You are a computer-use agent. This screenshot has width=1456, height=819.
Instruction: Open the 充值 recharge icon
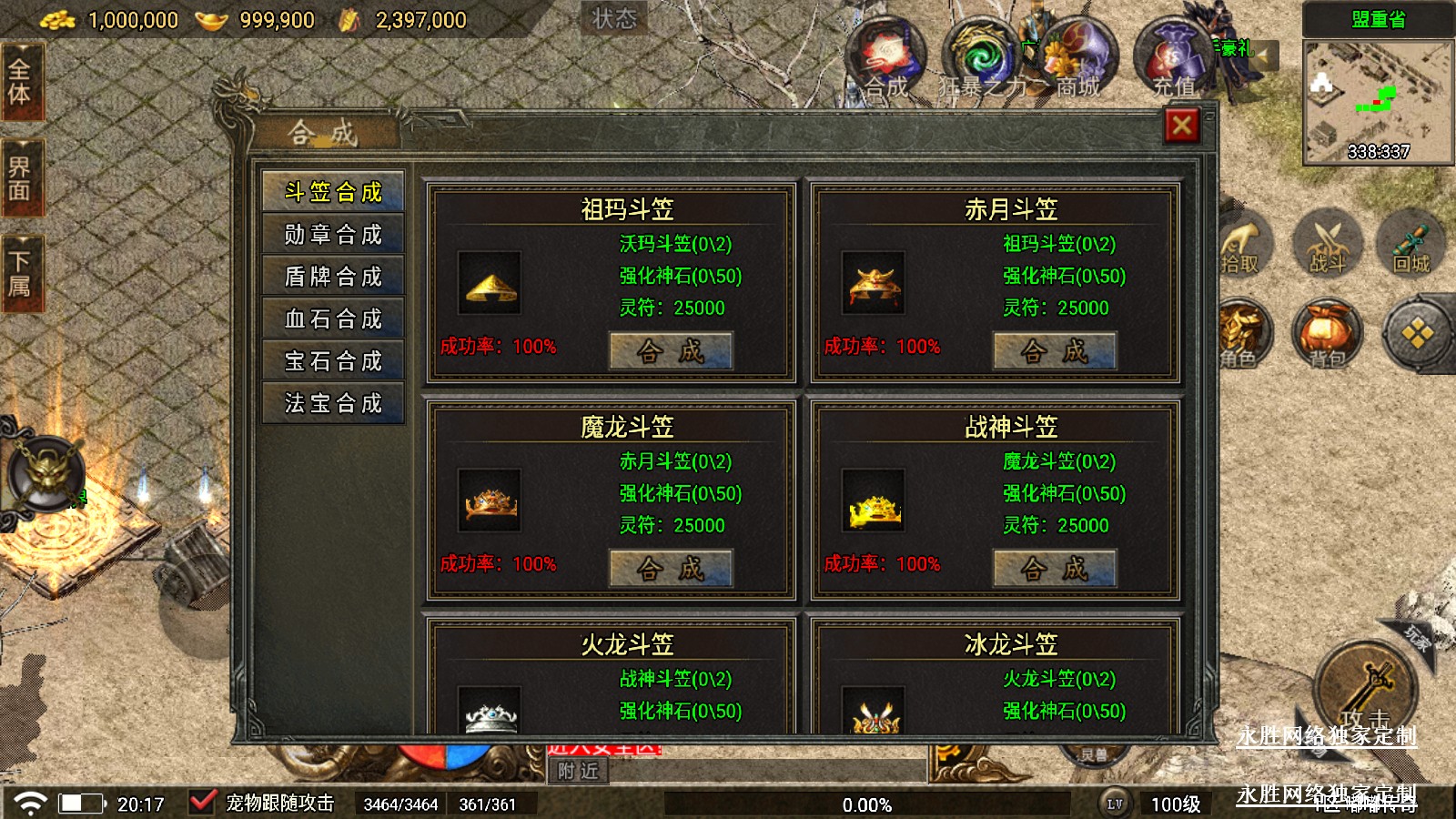click(1172, 59)
